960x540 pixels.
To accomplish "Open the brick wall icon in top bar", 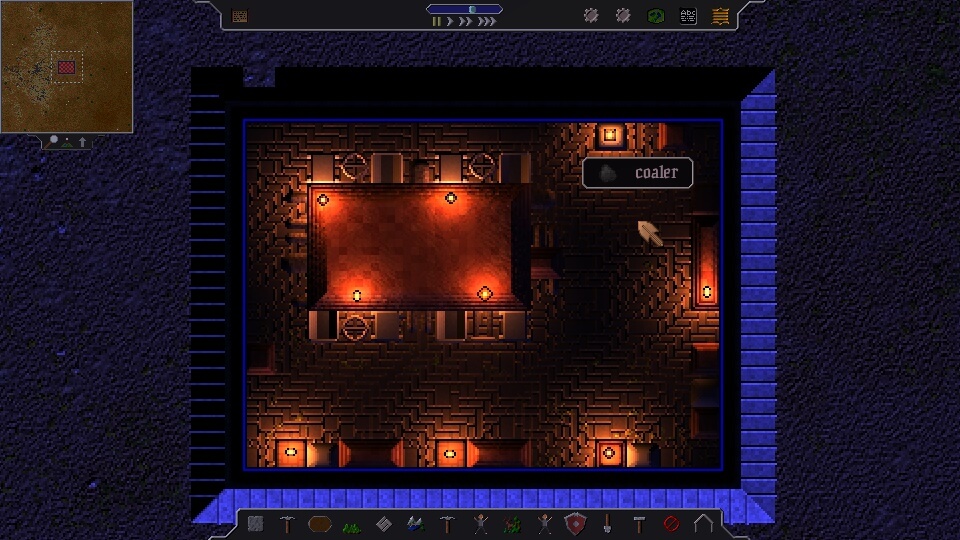I will (240, 16).
